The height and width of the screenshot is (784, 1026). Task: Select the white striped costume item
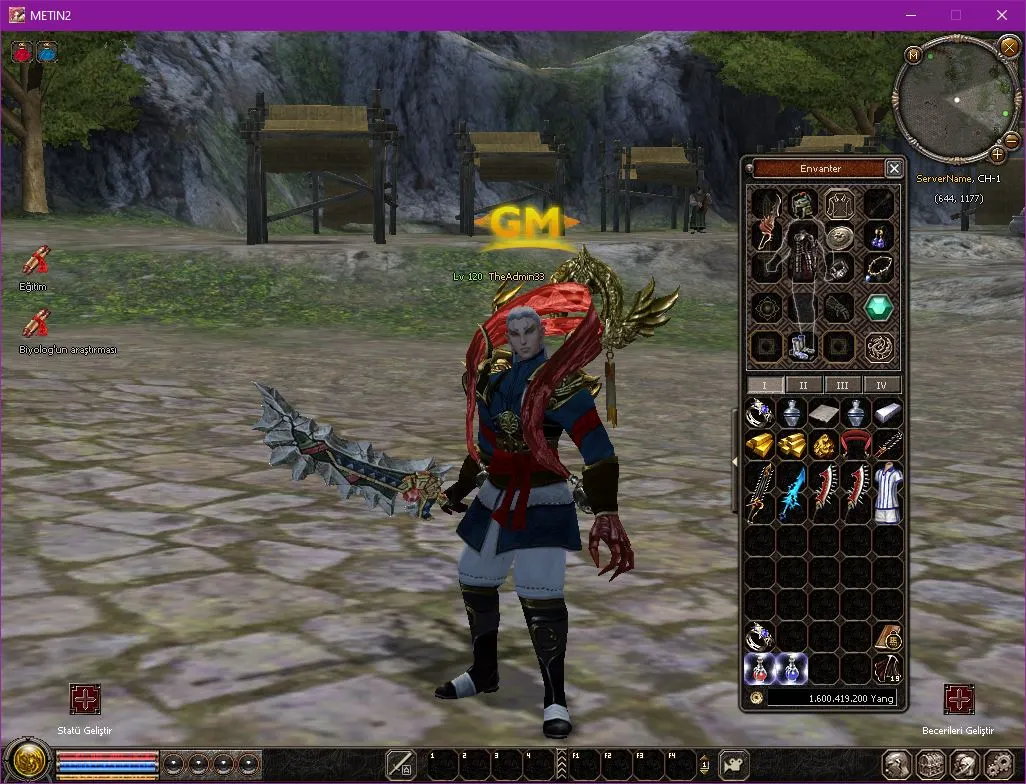pyautogui.click(x=887, y=491)
